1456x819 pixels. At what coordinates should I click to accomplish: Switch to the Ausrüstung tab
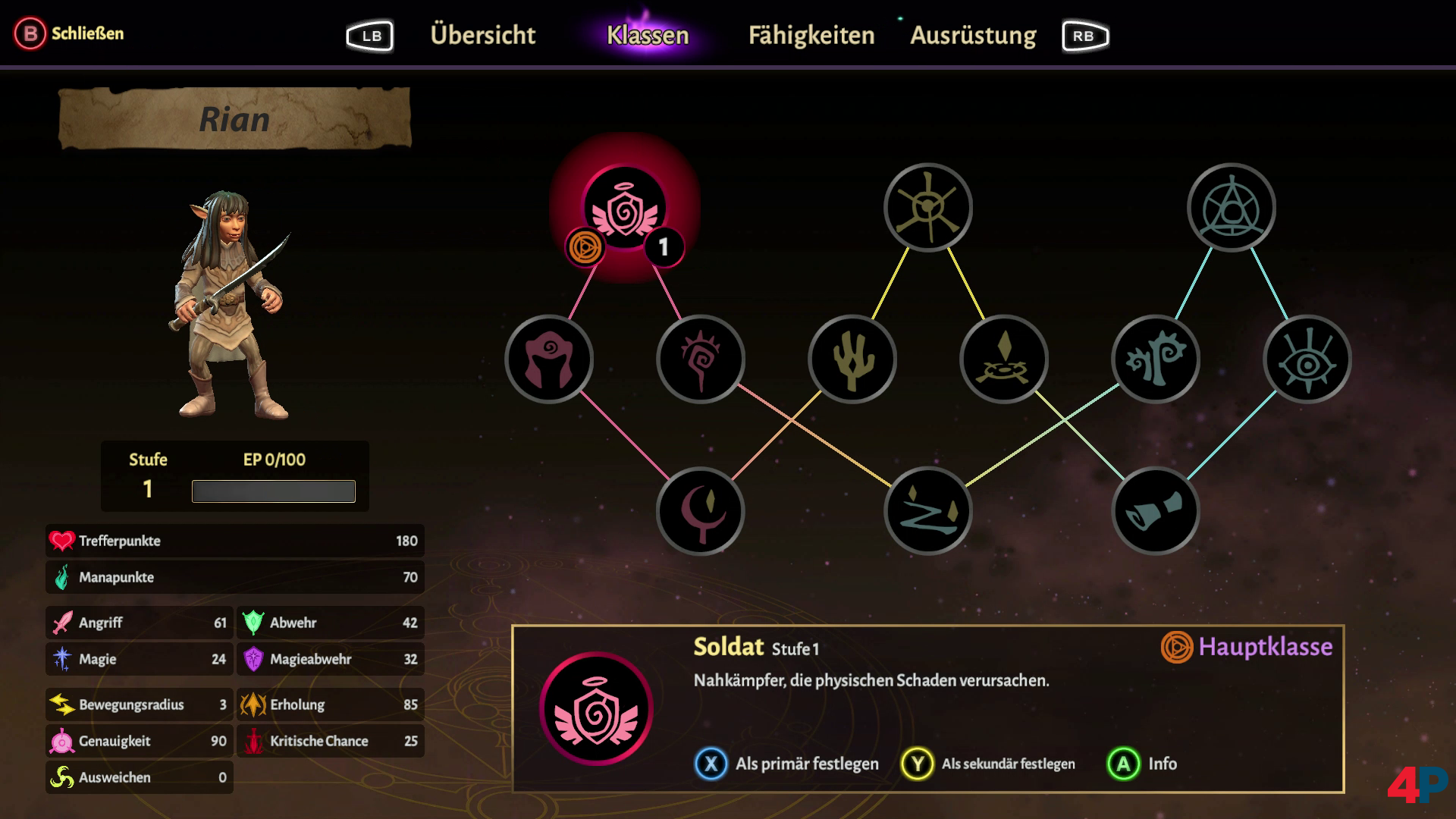973,35
